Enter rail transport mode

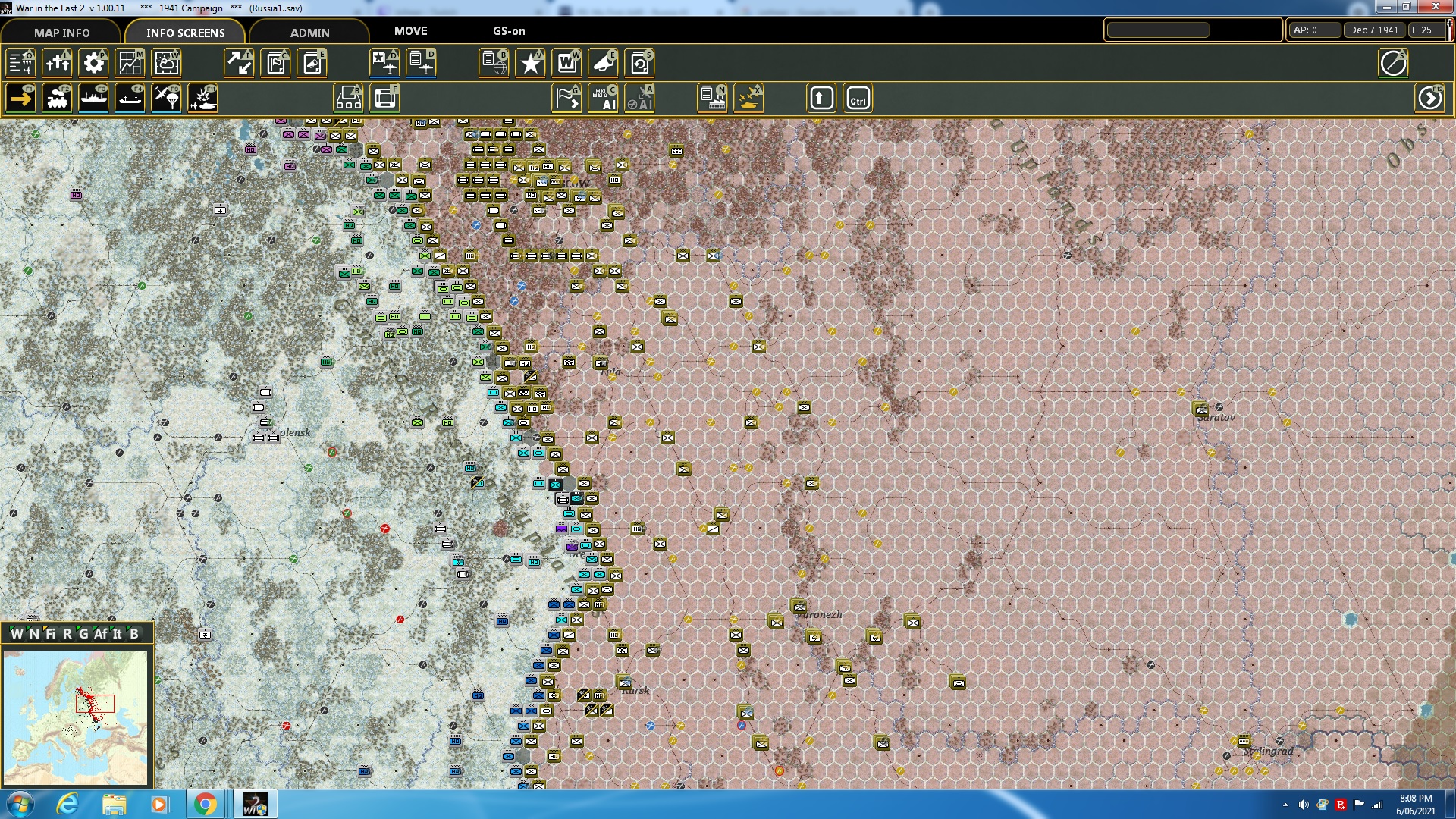point(57,98)
